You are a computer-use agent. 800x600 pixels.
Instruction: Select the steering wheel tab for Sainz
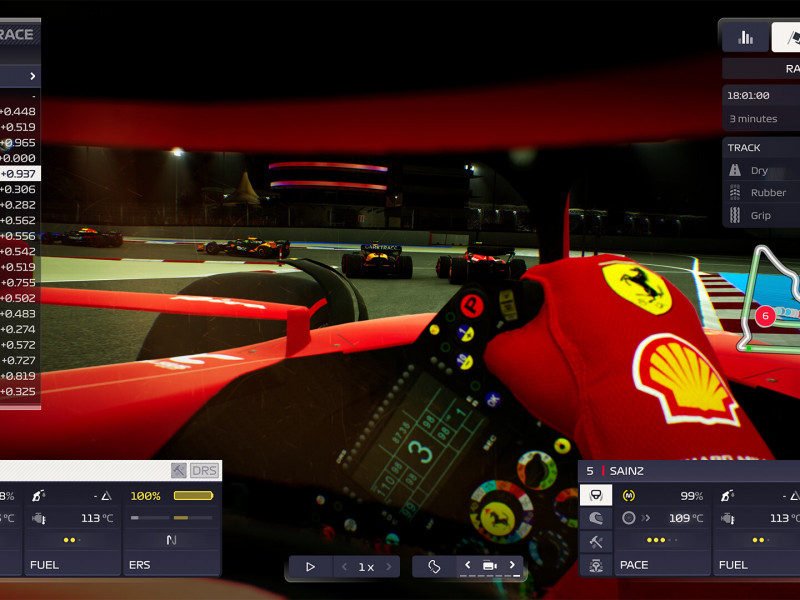tap(596, 495)
